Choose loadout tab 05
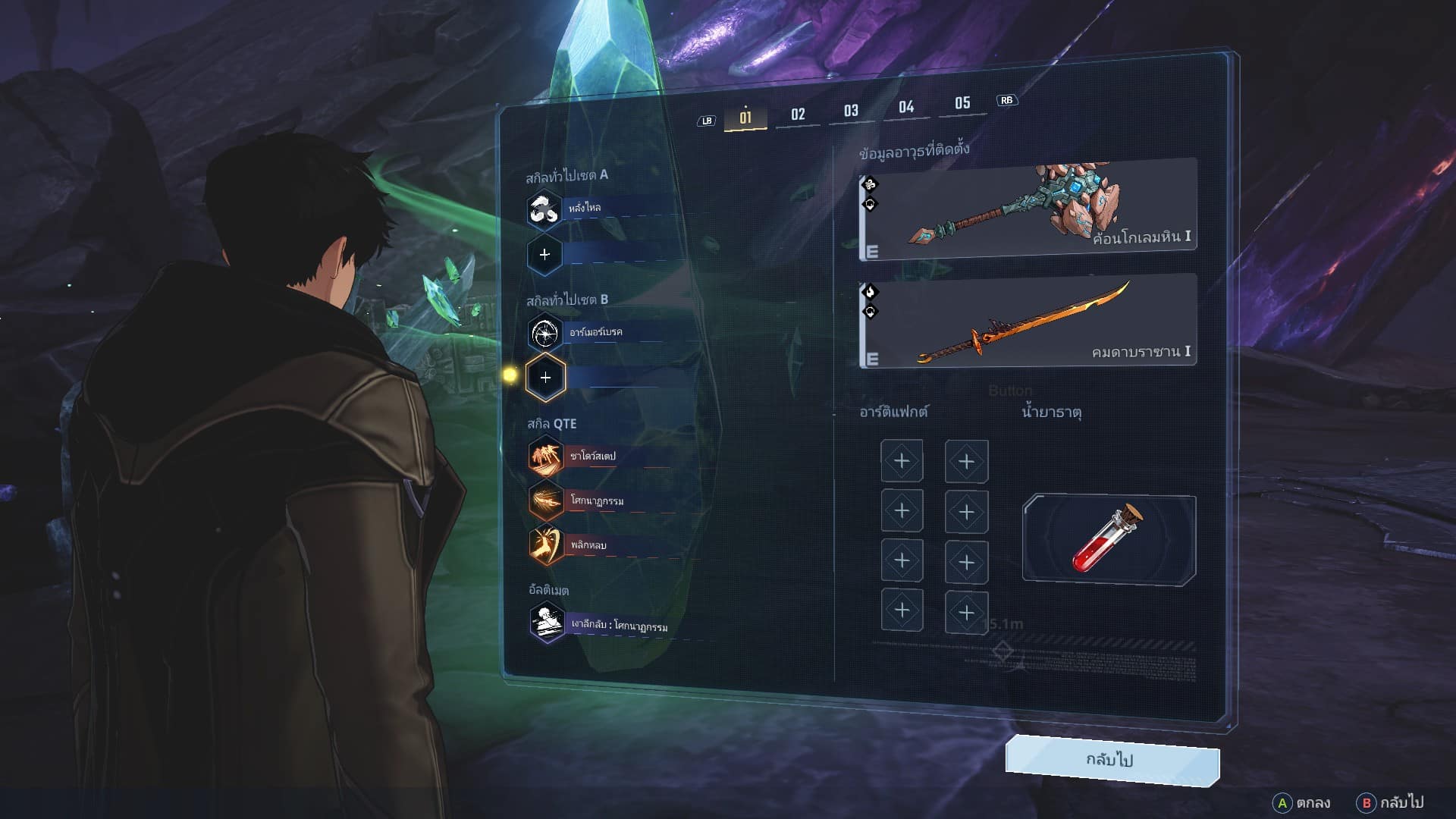Image resolution: width=1456 pixels, height=819 pixels. pyautogui.click(x=962, y=104)
